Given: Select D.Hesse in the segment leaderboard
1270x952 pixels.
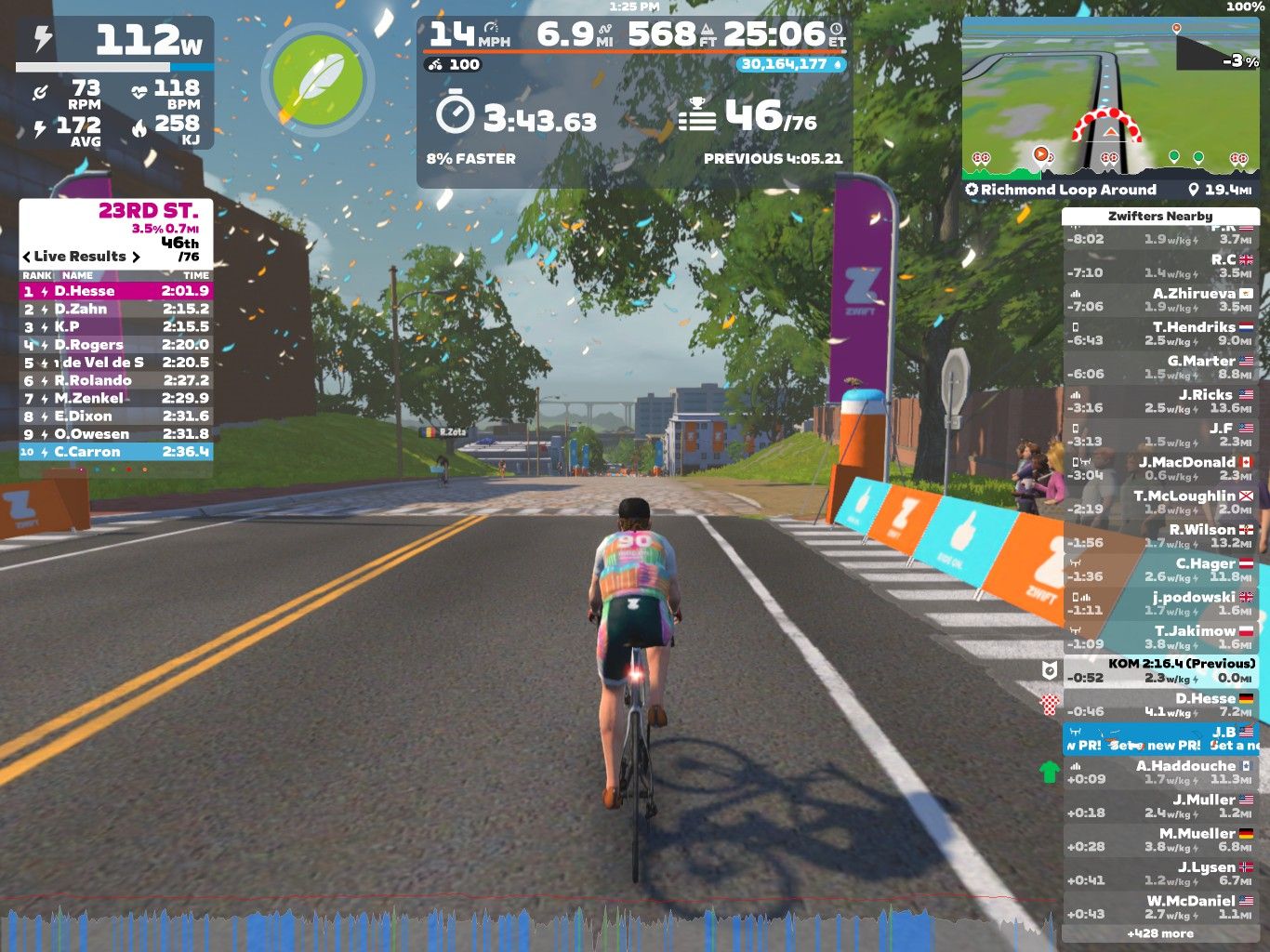Looking at the screenshot, I should point(115,291).
